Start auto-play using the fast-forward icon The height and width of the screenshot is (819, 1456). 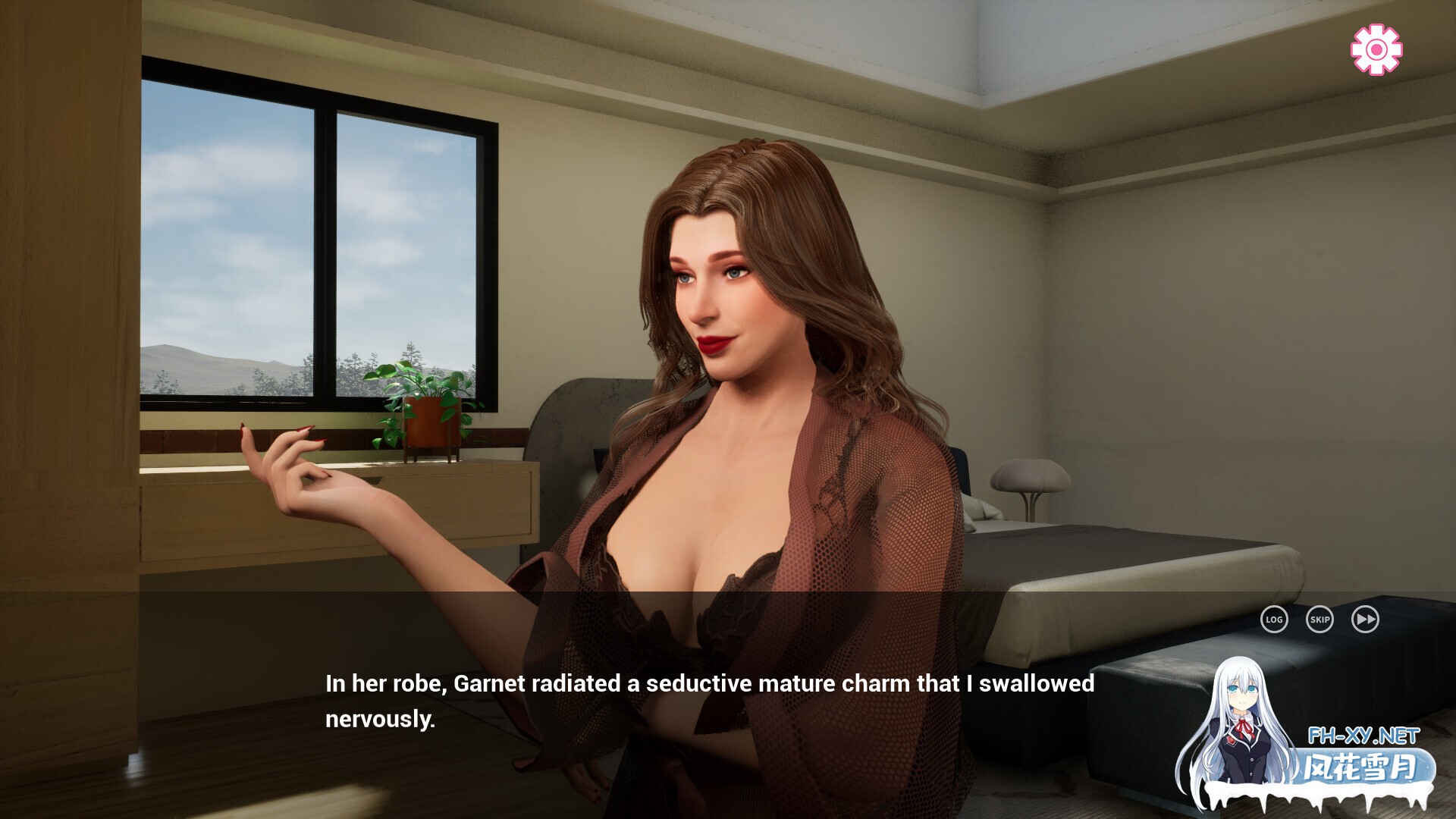coord(1365,620)
